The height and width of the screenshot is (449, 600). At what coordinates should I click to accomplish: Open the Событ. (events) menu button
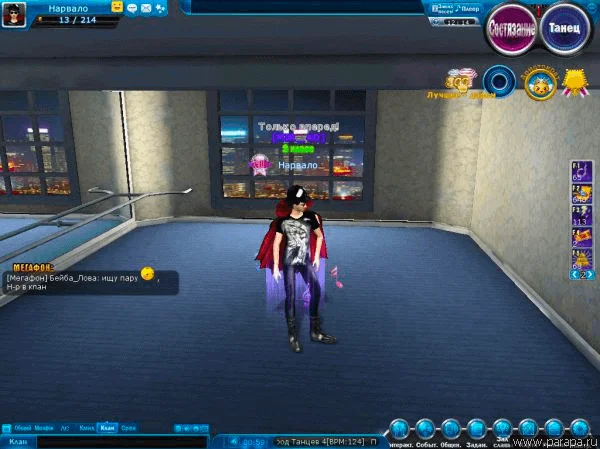tap(425, 429)
